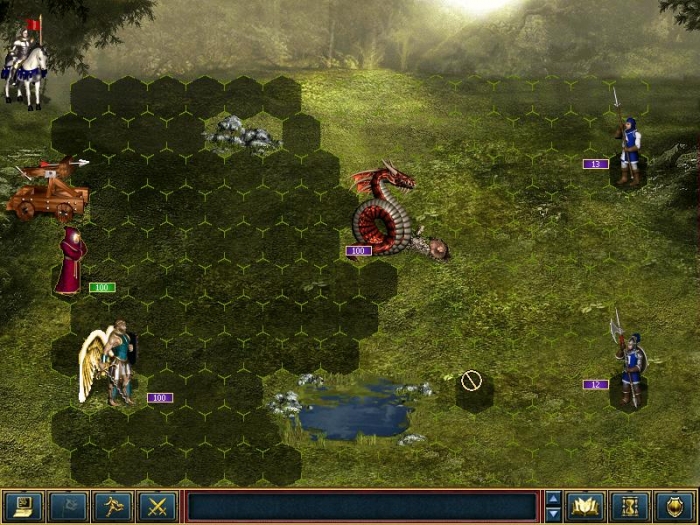The image size is (700, 525).
Task: Toggle auto-combat with crossed swords button
Action: point(157,506)
